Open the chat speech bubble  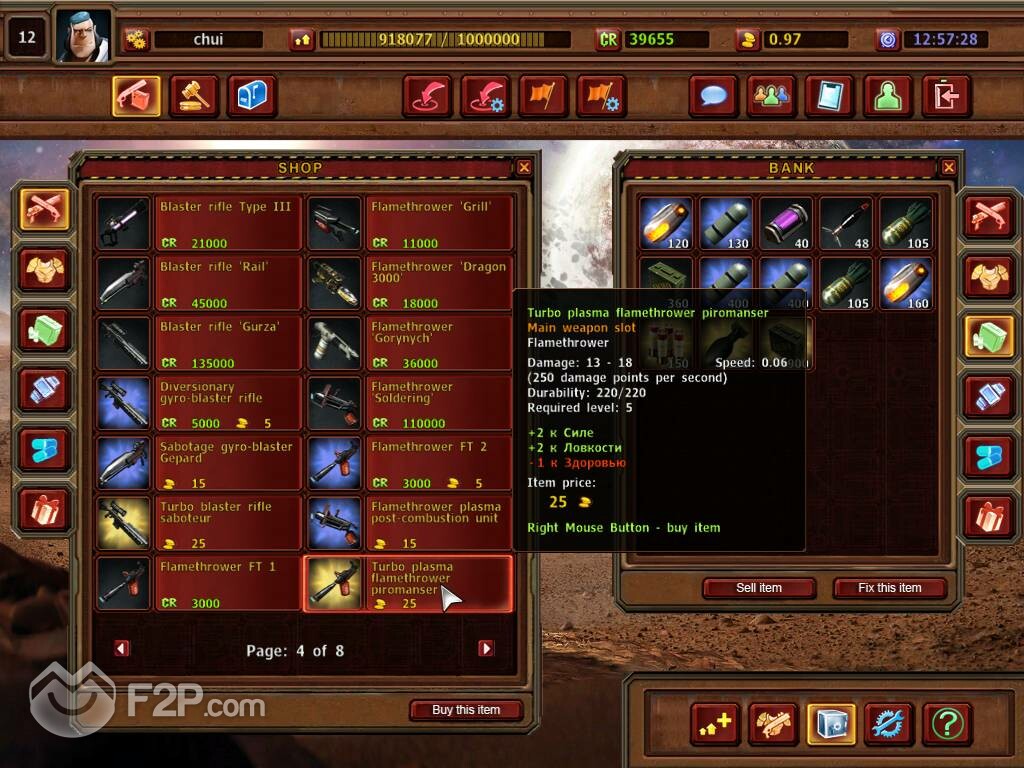(x=713, y=96)
